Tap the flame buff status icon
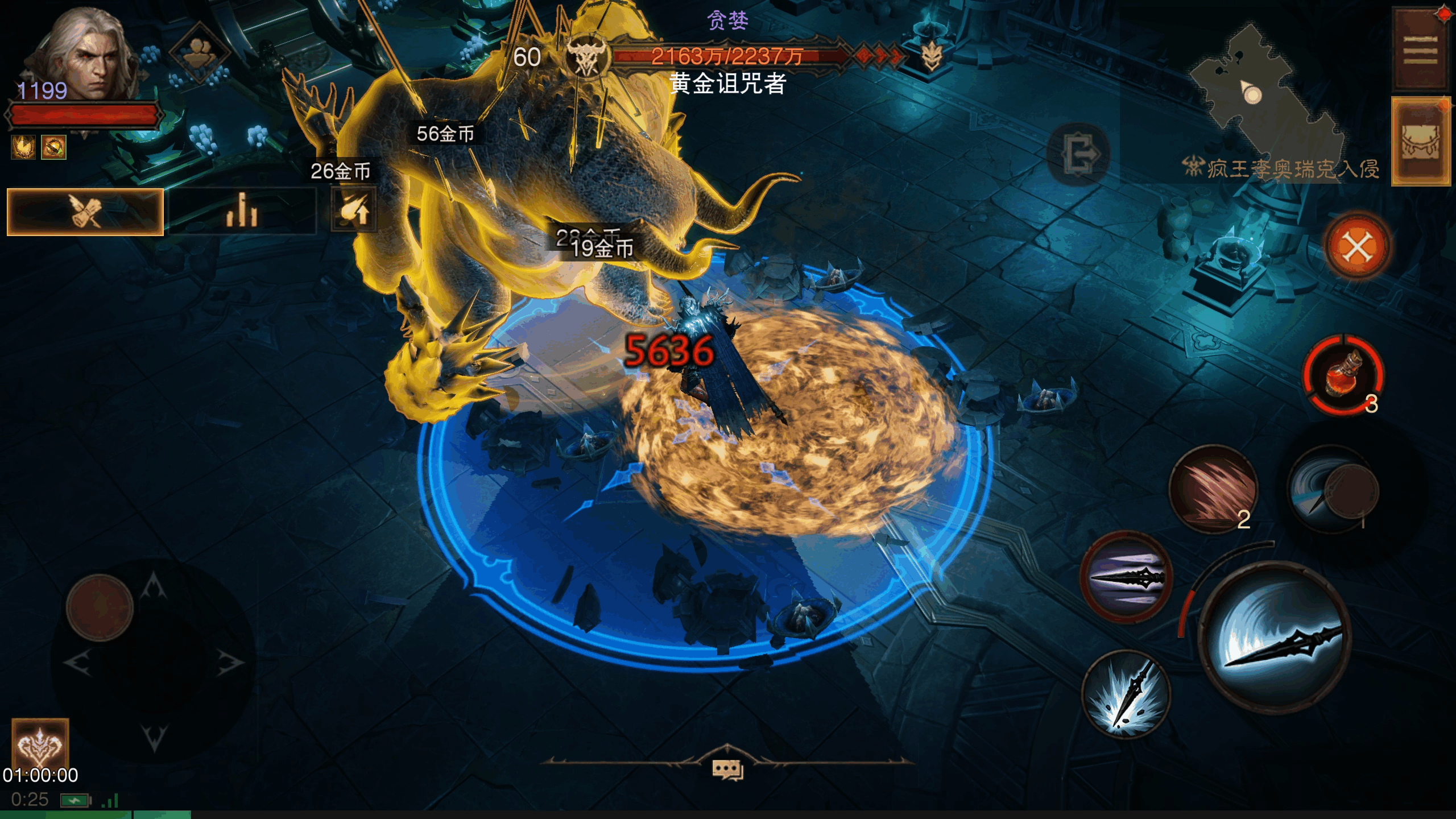 coord(23,147)
